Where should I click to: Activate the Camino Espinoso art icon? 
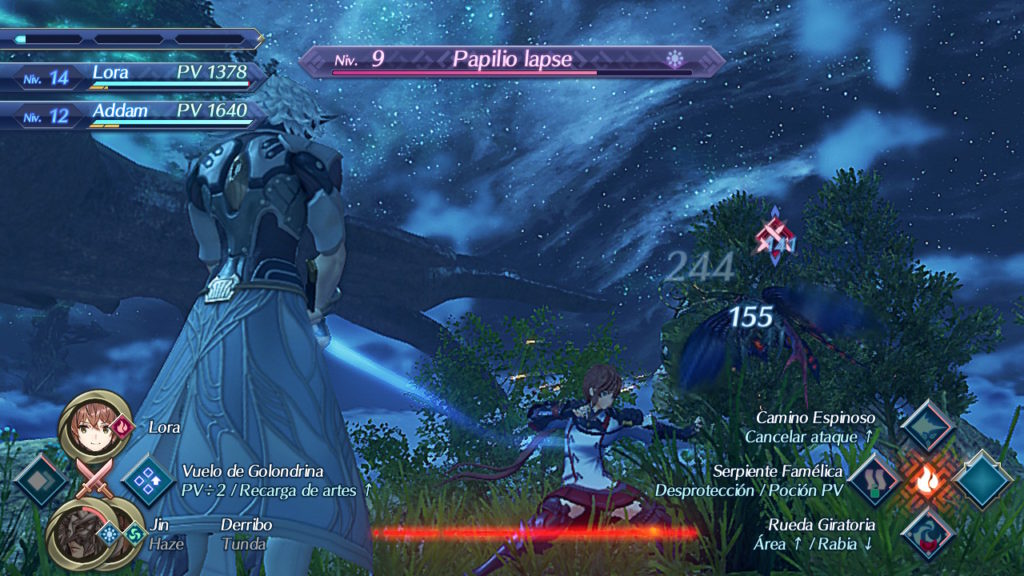tap(926, 425)
